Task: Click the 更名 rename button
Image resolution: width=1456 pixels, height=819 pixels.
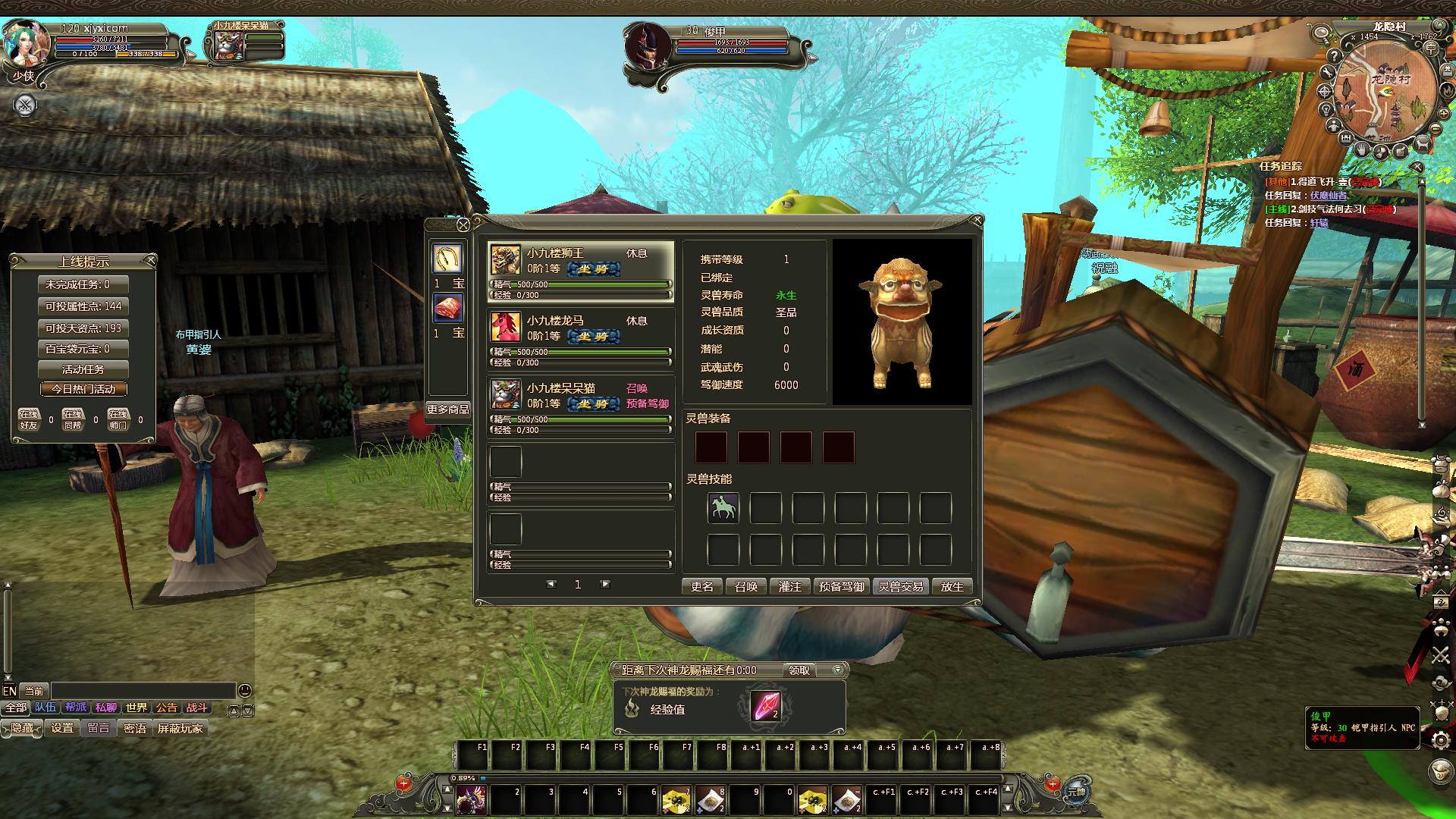Action: pos(701,586)
